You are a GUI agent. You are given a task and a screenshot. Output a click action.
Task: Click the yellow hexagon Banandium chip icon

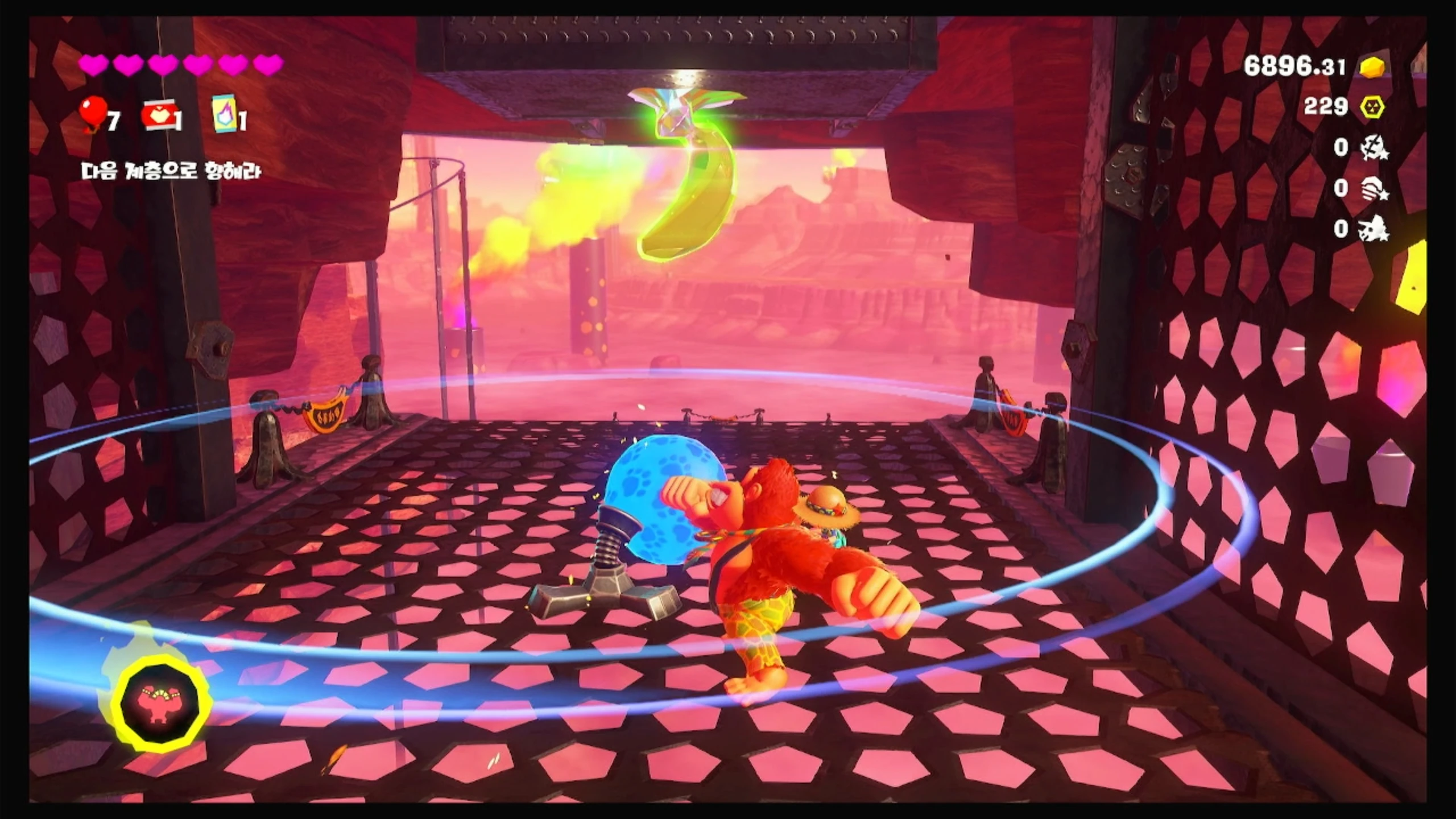point(1372,107)
